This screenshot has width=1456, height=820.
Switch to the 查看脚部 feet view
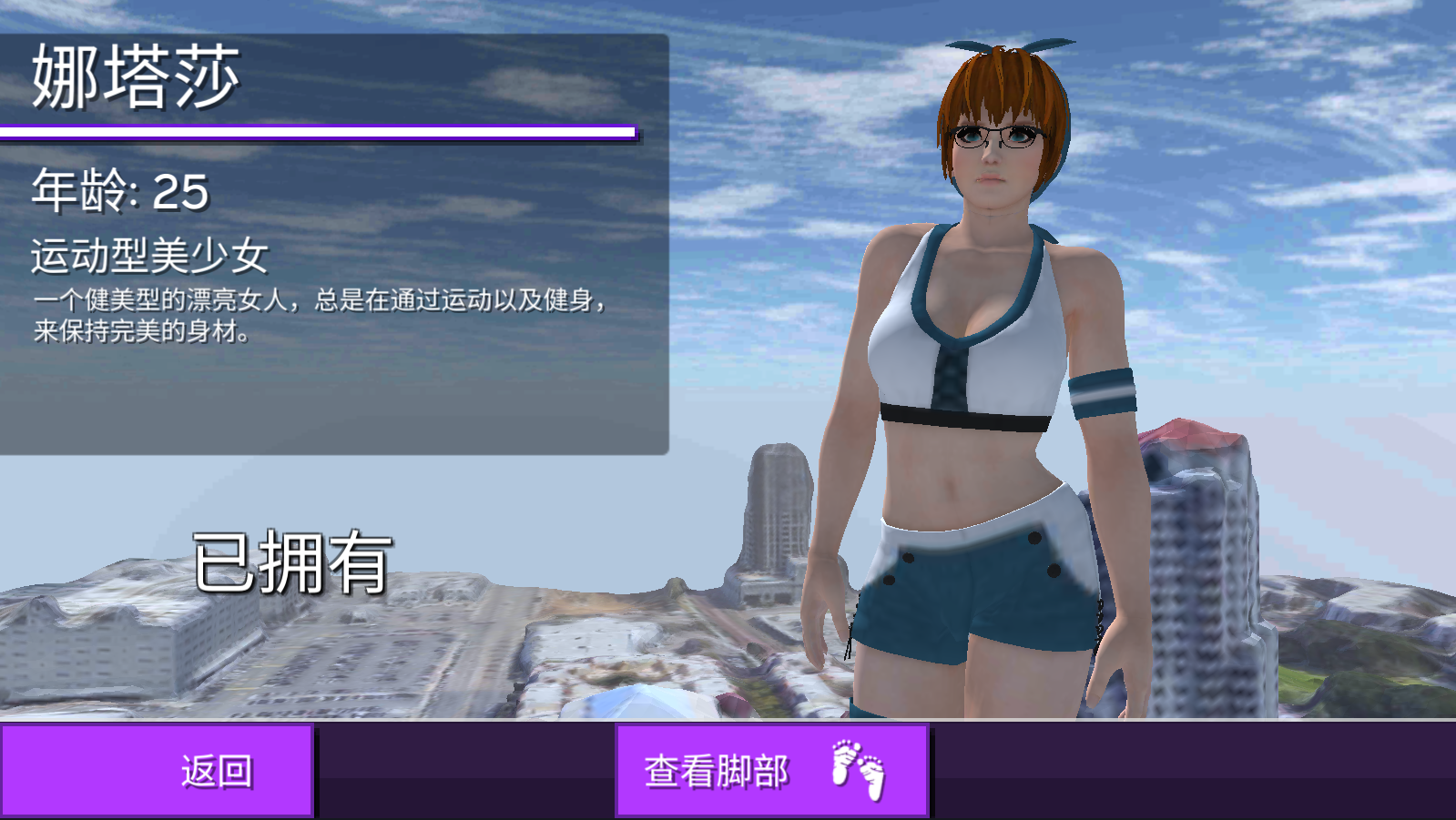(x=772, y=769)
